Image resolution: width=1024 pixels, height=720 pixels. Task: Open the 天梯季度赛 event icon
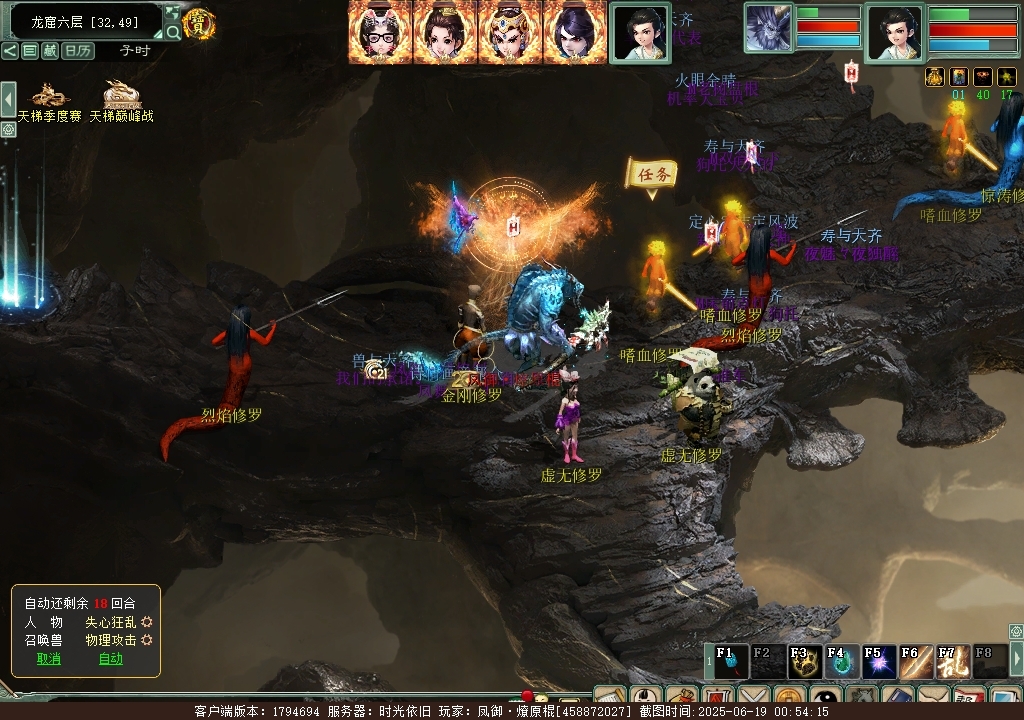49,98
